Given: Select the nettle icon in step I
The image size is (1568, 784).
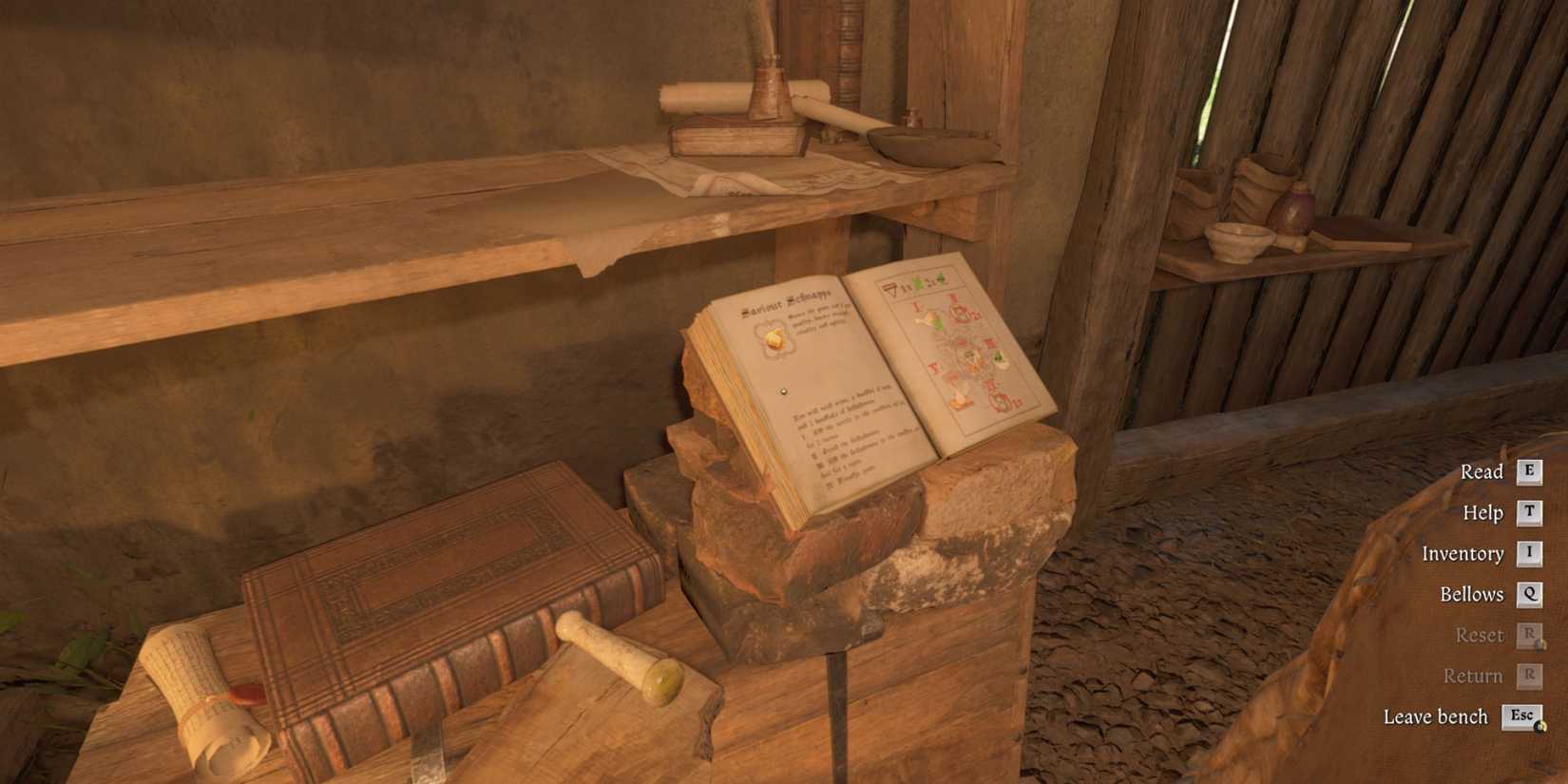Looking at the screenshot, I should point(927,320).
